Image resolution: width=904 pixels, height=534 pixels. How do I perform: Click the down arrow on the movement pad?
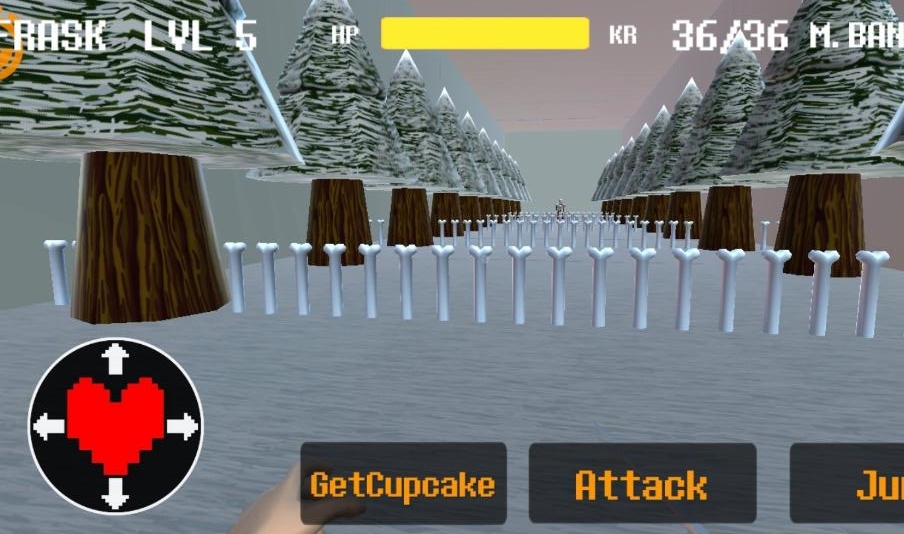tap(116, 493)
